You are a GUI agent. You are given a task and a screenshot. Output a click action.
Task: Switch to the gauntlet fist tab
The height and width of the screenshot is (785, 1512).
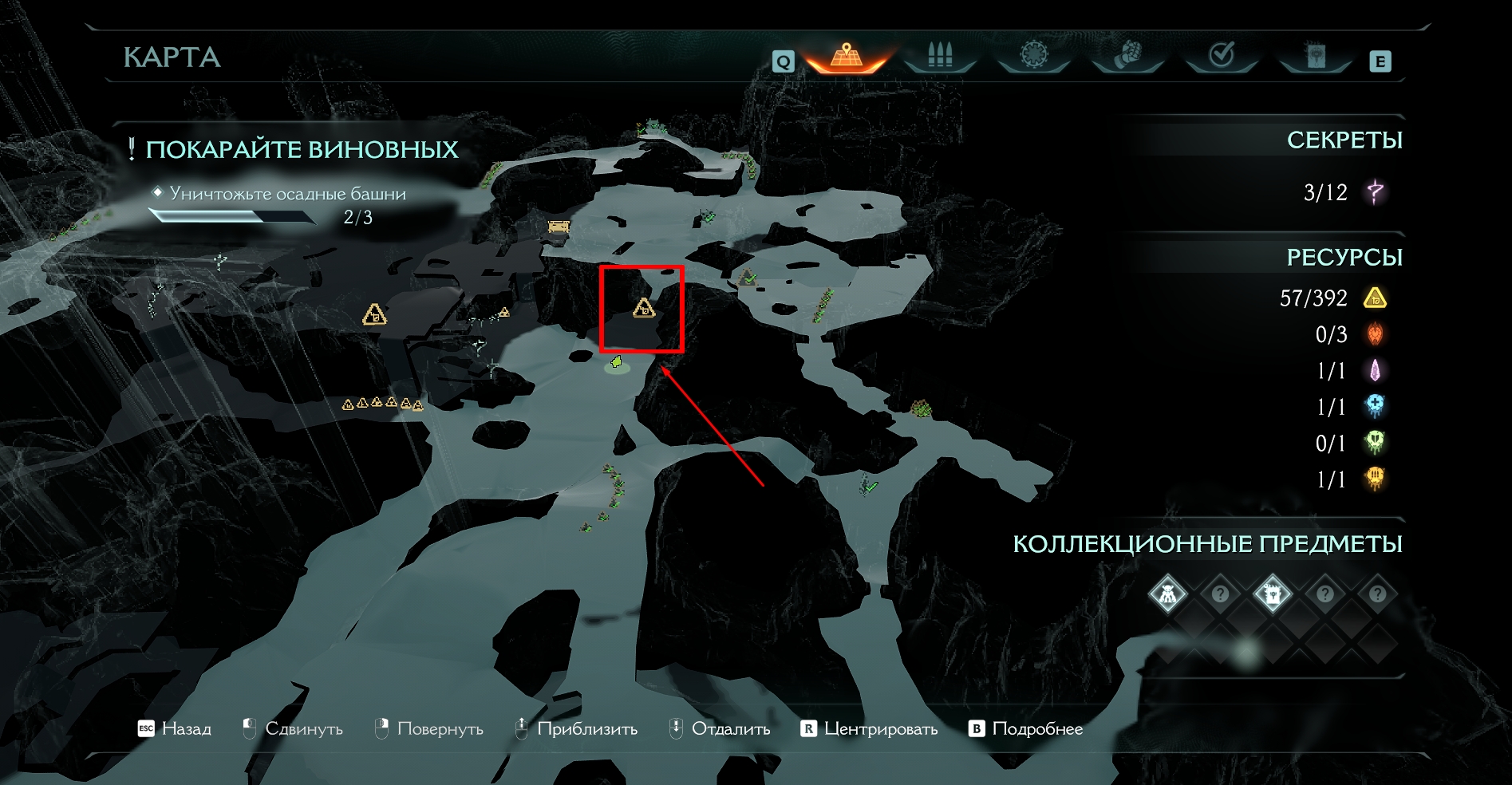pos(1127,55)
